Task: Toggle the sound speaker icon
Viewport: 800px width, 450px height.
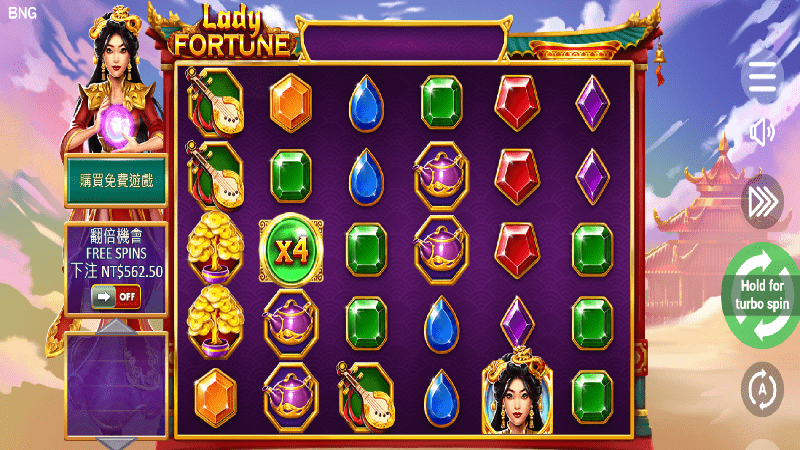Action: point(763,132)
